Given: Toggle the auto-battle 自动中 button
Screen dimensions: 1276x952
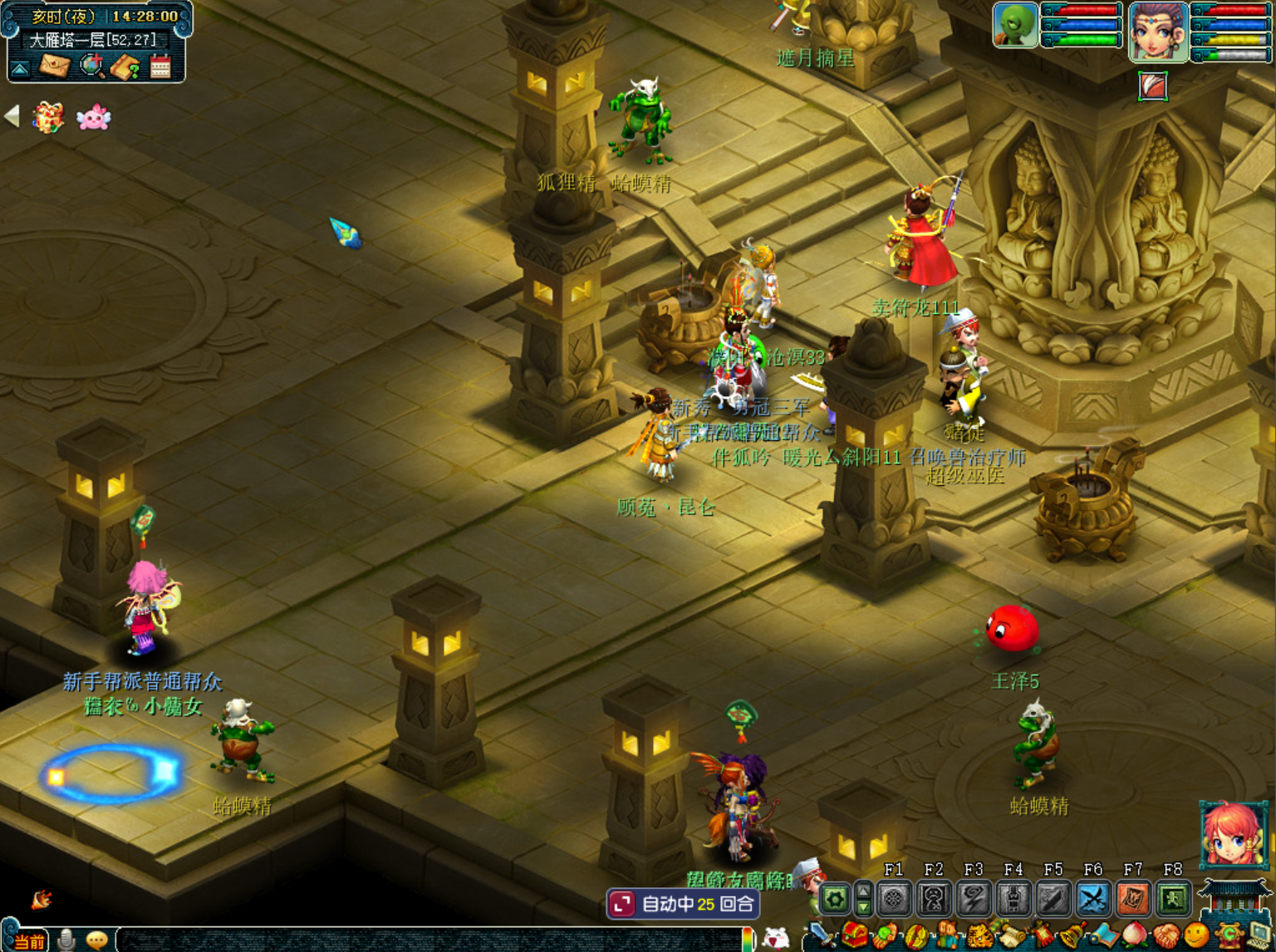Looking at the screenshot, I should [683, 904].
